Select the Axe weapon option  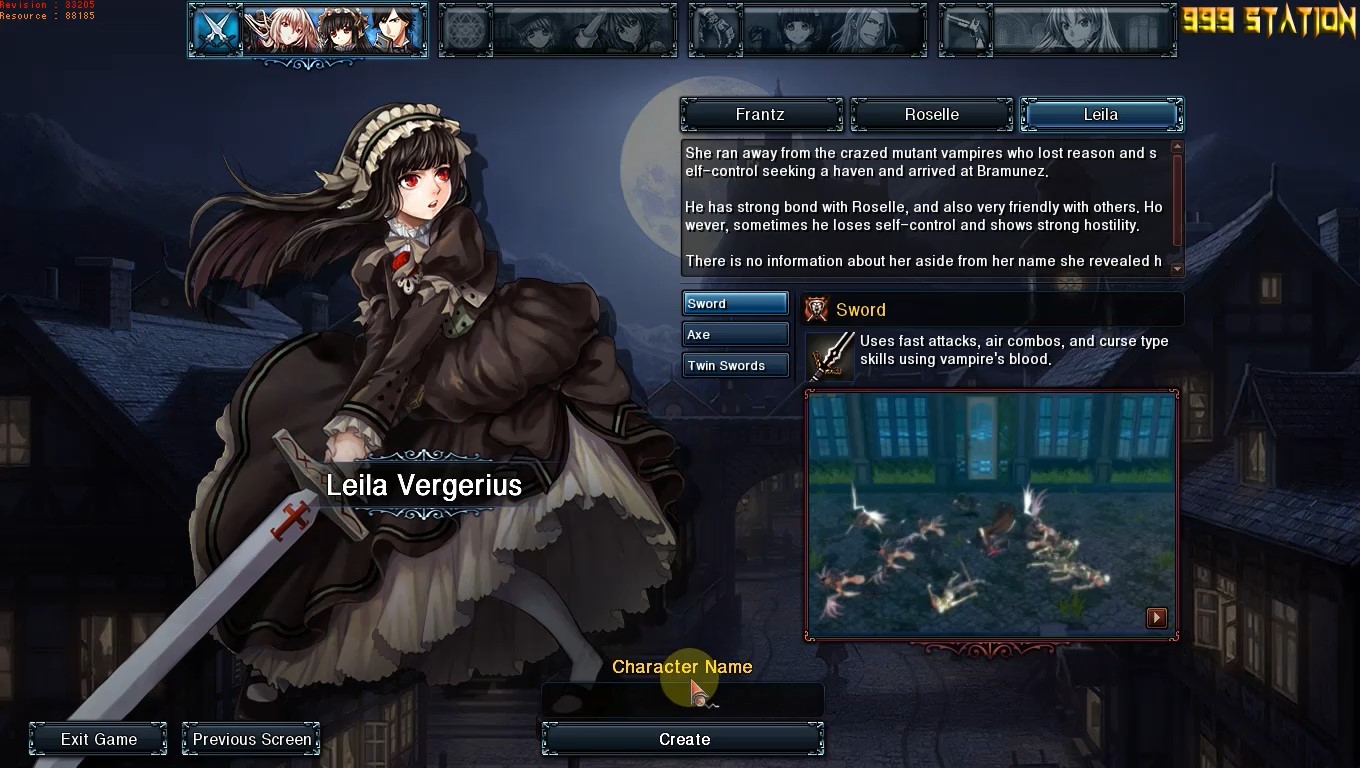click(735, 335)
